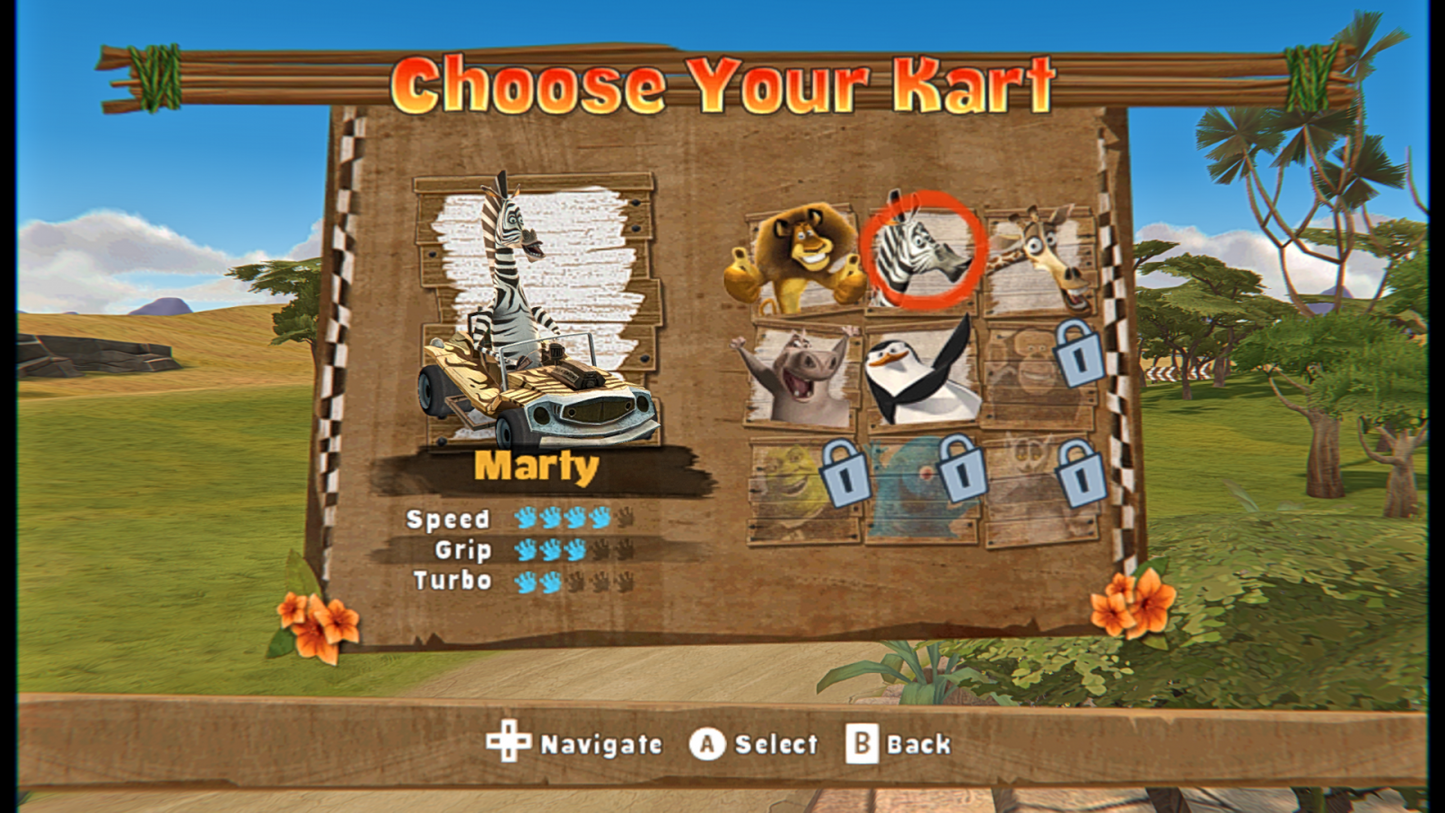Expand the Speed stat row
Viewport: 1445px width, 813px height.
click(449, 519)
